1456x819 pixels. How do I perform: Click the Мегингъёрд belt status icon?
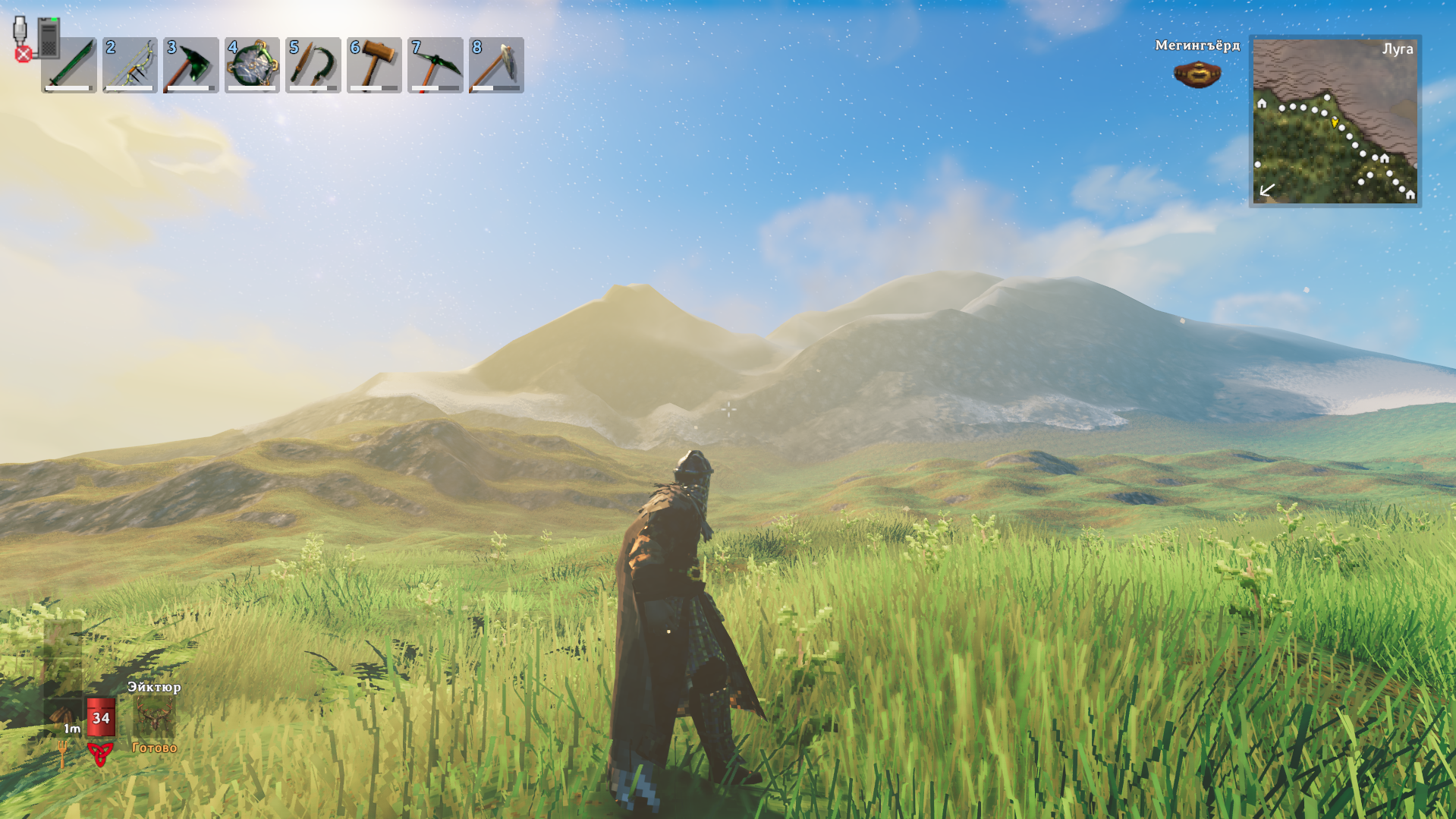pyautogui.click(x=1197, y=74)
